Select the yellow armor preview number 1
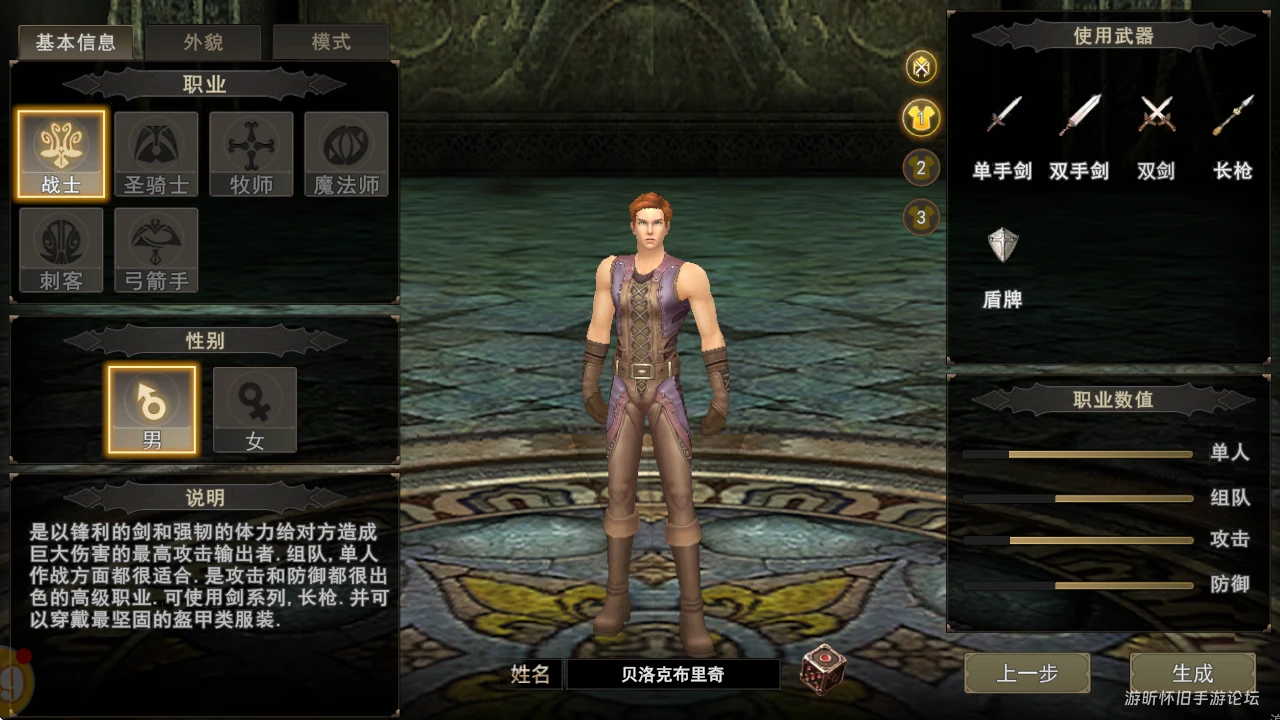This screenshot has height=720, width=1280. (921, 117)
